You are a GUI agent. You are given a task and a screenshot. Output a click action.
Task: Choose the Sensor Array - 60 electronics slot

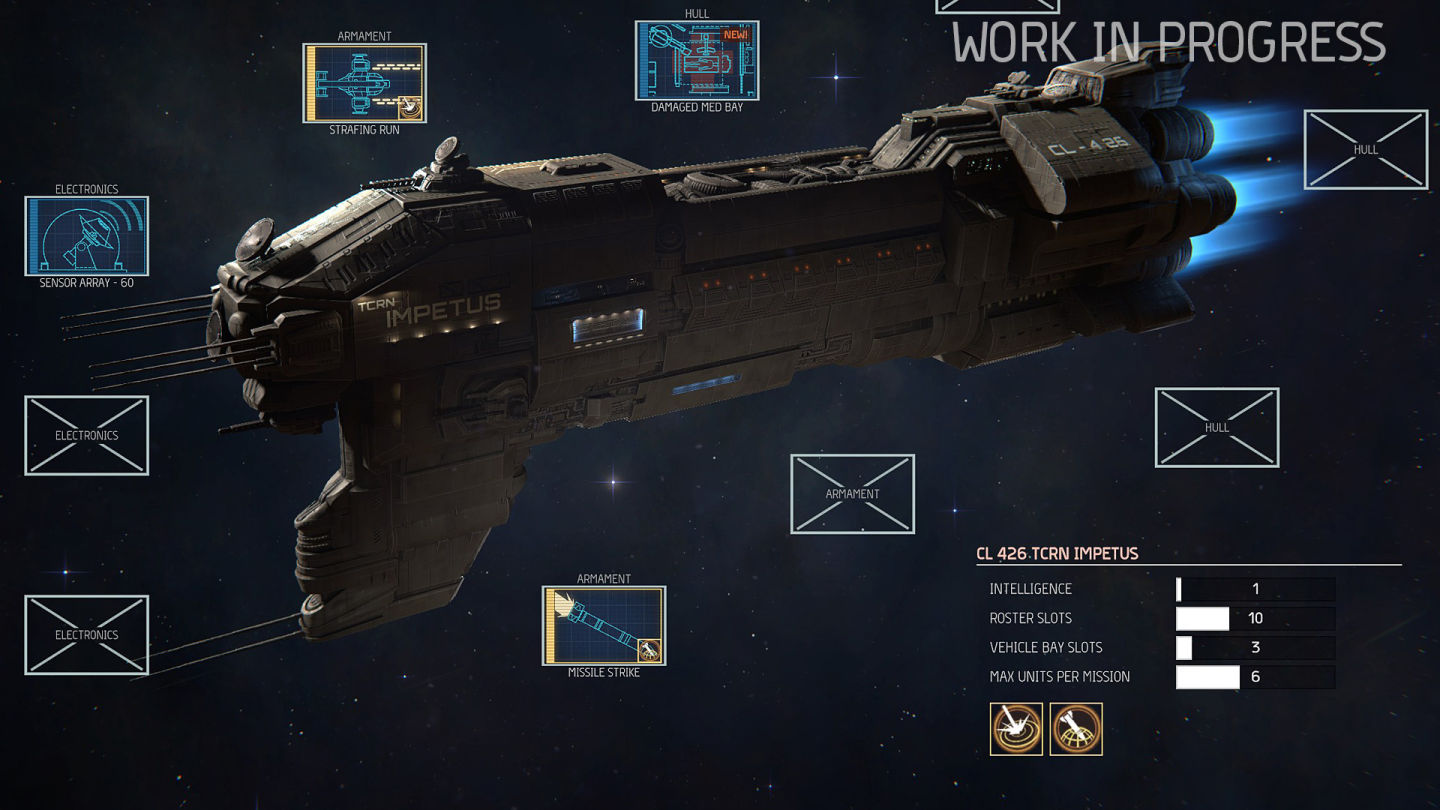(87, 236)
